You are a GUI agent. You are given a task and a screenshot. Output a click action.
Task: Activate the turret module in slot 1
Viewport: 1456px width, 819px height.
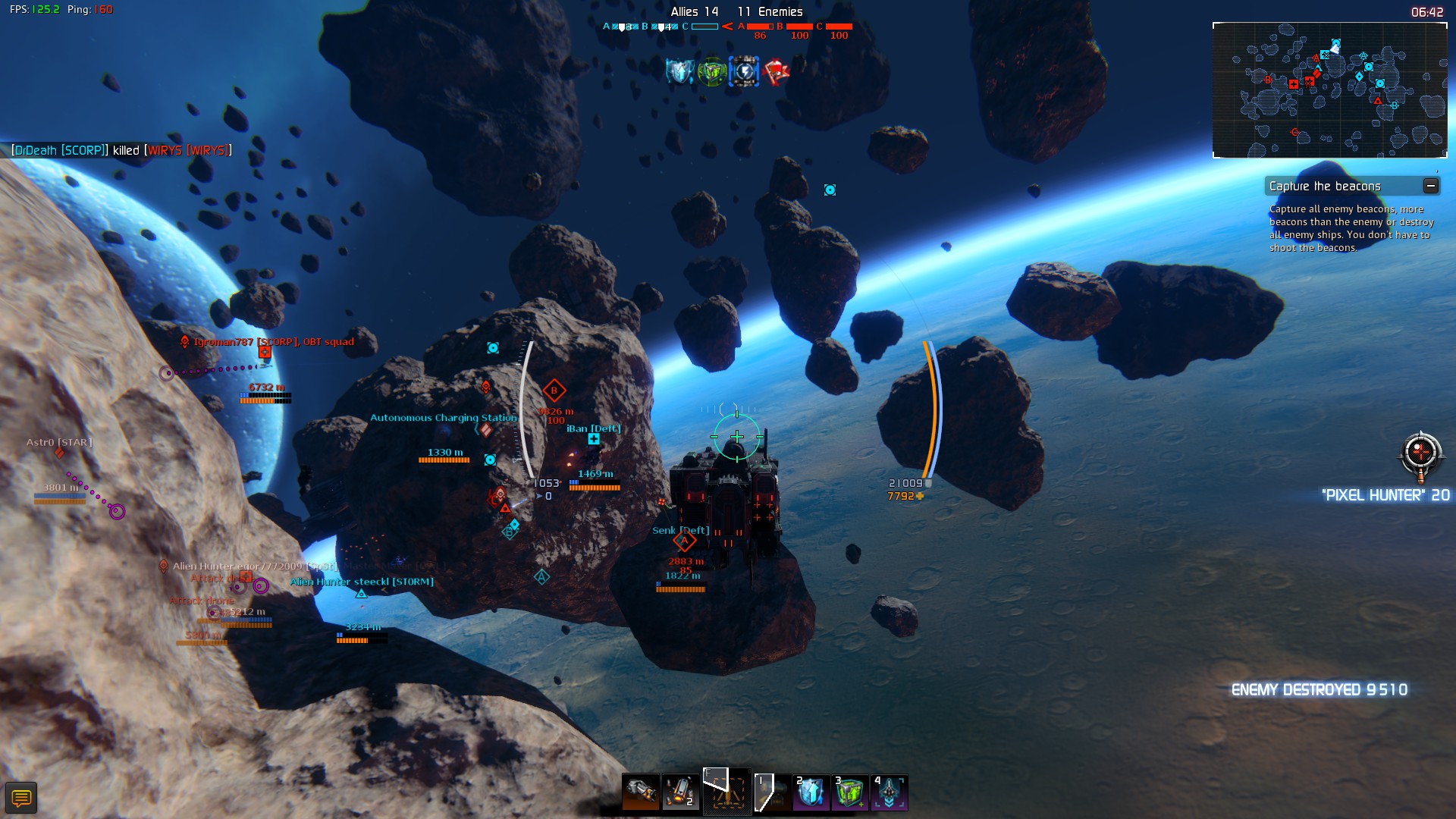(773, 792)
